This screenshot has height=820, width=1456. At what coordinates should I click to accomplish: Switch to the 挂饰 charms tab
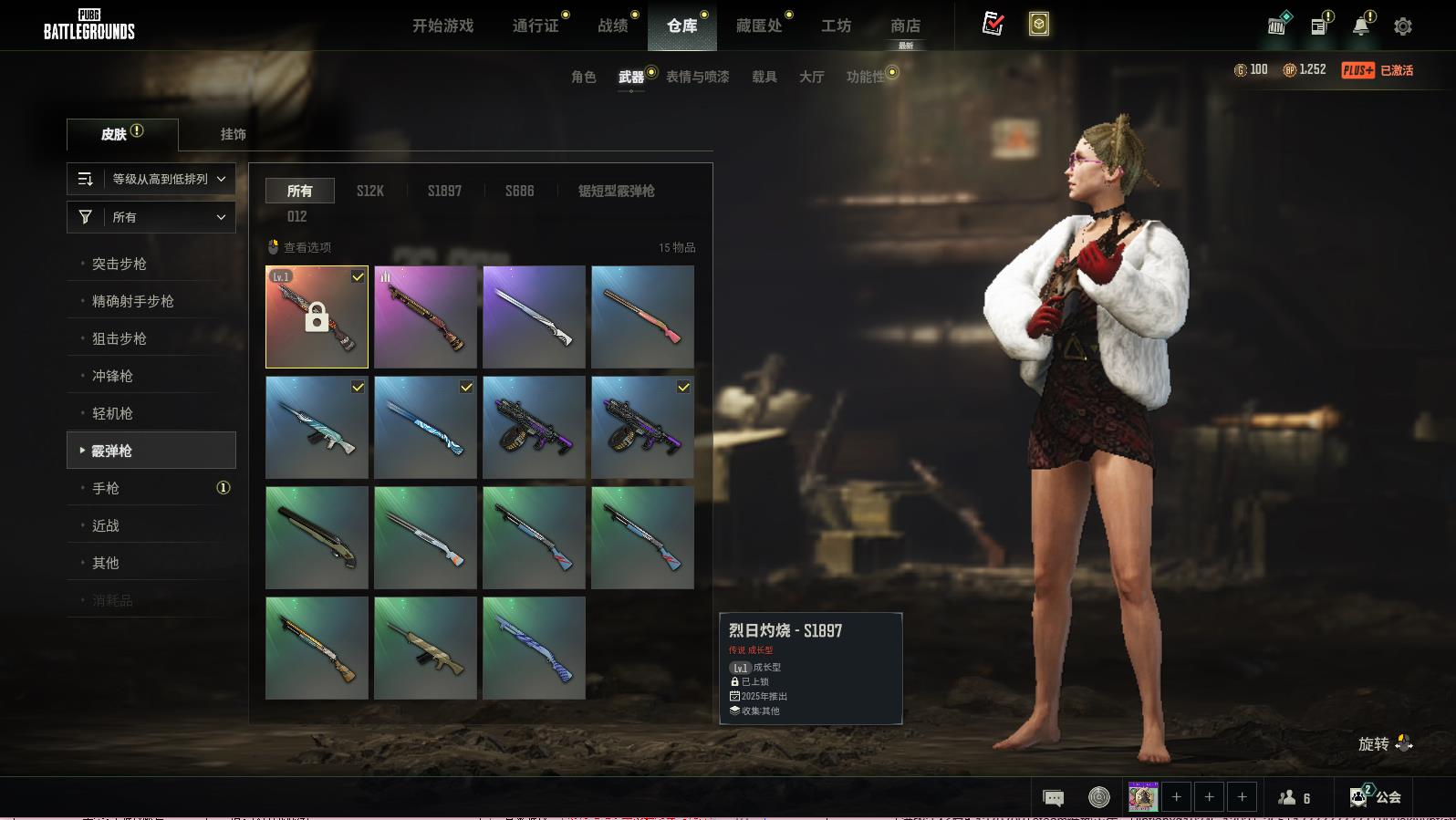233,134
